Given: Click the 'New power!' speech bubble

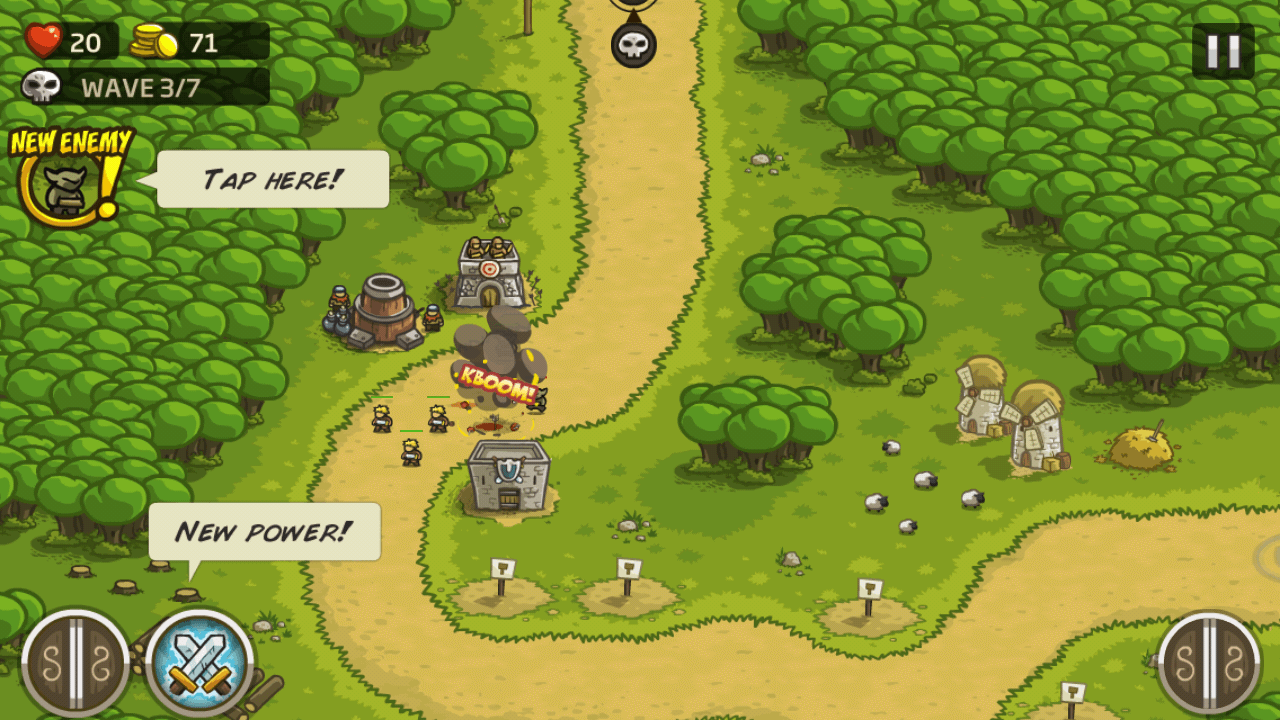Looking at the screenshot, I should coord(263,530).
